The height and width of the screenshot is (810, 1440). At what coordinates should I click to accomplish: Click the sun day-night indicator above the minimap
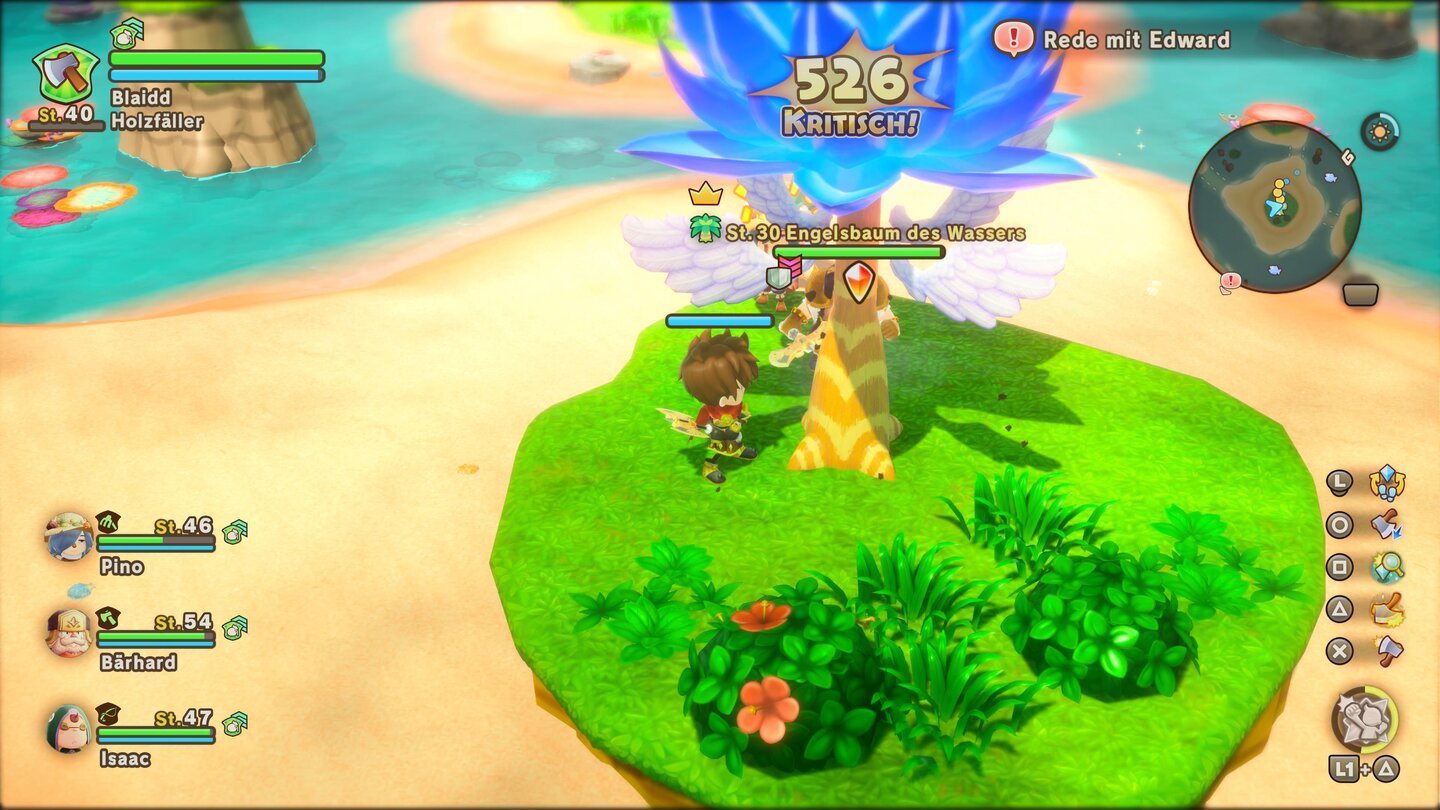tap(1380, 130)
